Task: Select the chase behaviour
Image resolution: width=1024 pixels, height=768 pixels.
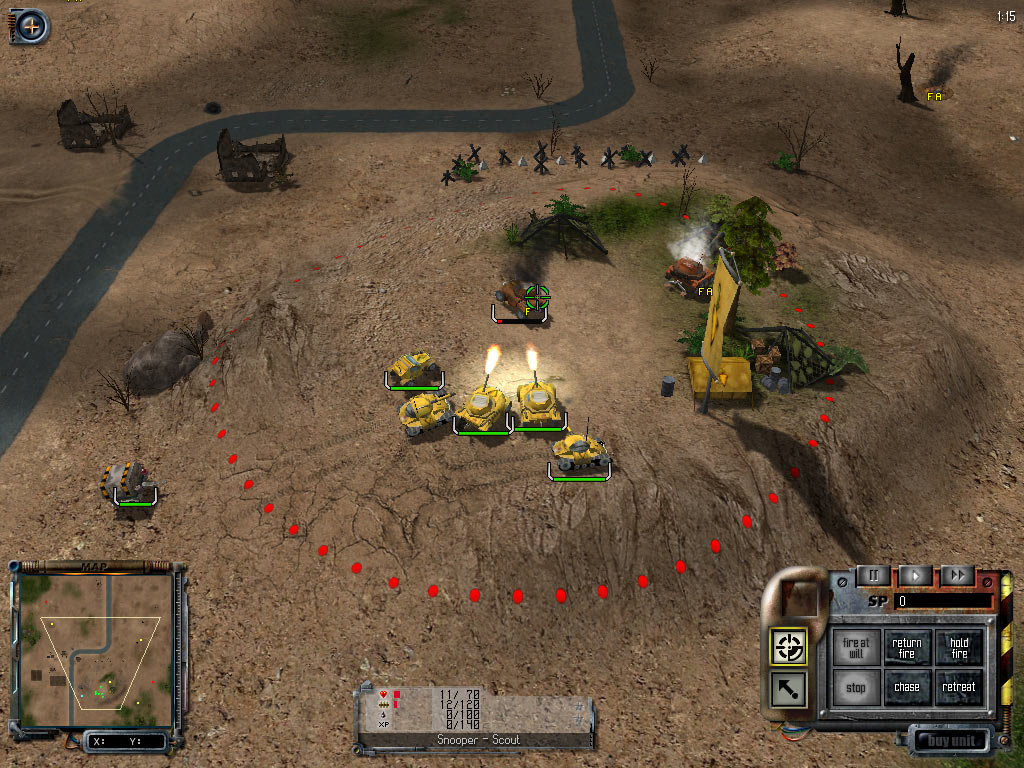Action: [907, 688]
